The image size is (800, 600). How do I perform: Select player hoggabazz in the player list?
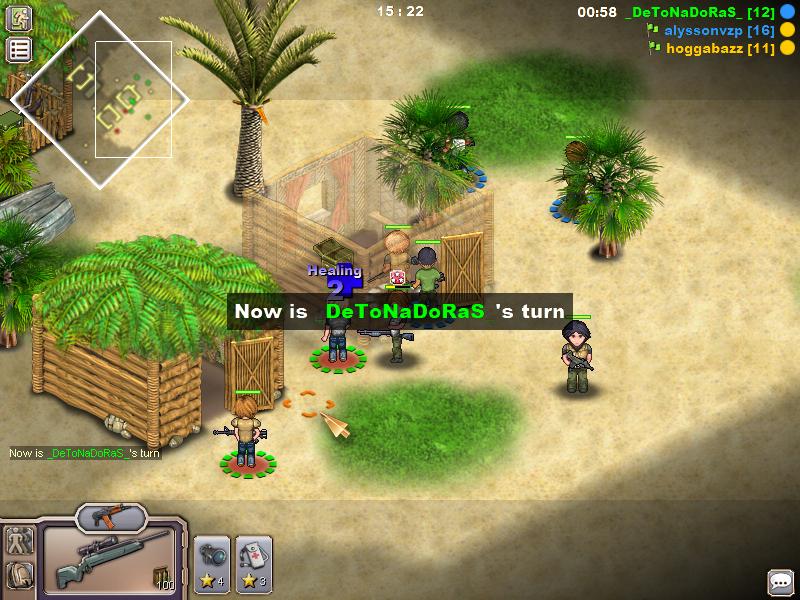(719, 47)
